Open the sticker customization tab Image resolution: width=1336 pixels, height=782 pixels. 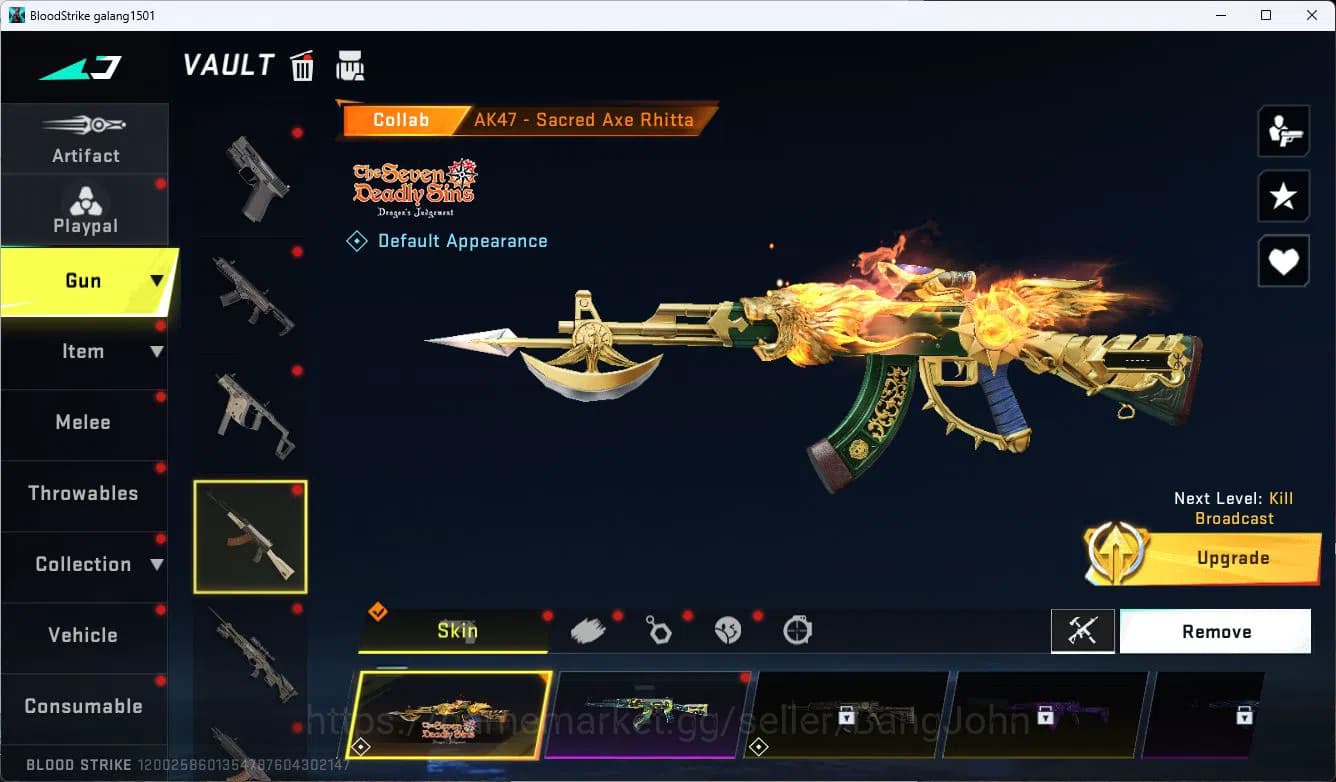pos(727,629)
